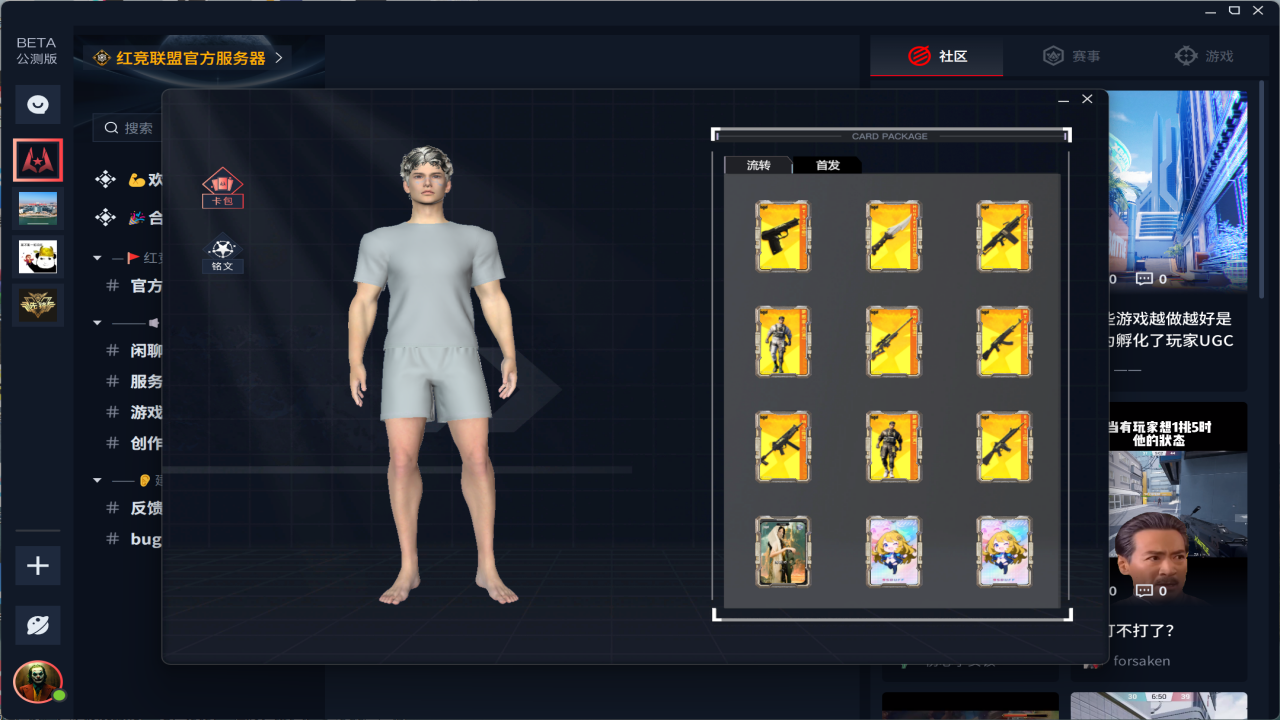Expand the 红竞联盟官方服务器 server header
The width and height of the screenshot is (1280, 720).
click(x=189, y=58)
